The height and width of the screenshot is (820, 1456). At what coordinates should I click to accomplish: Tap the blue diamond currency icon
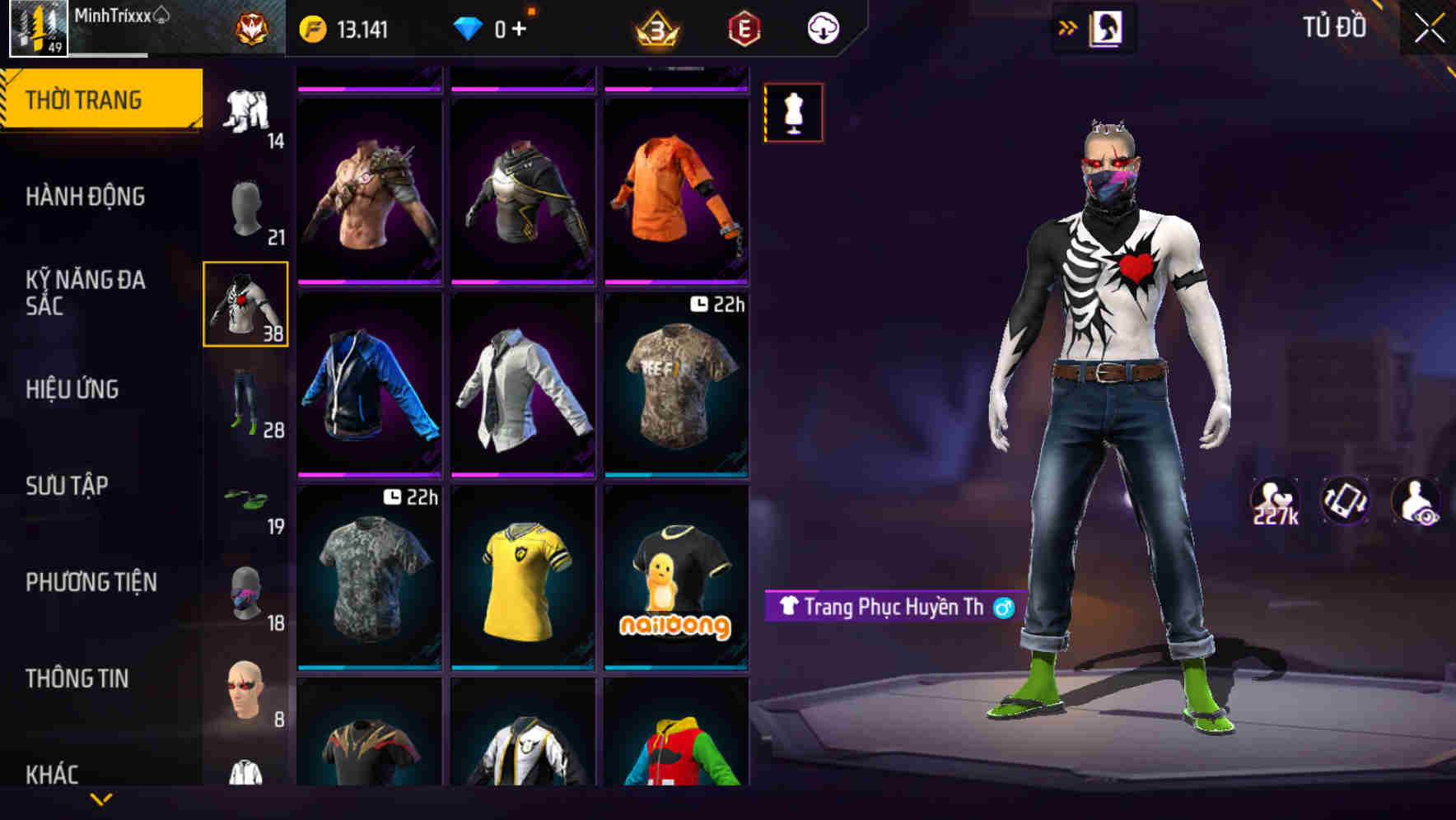click(469, 26)
